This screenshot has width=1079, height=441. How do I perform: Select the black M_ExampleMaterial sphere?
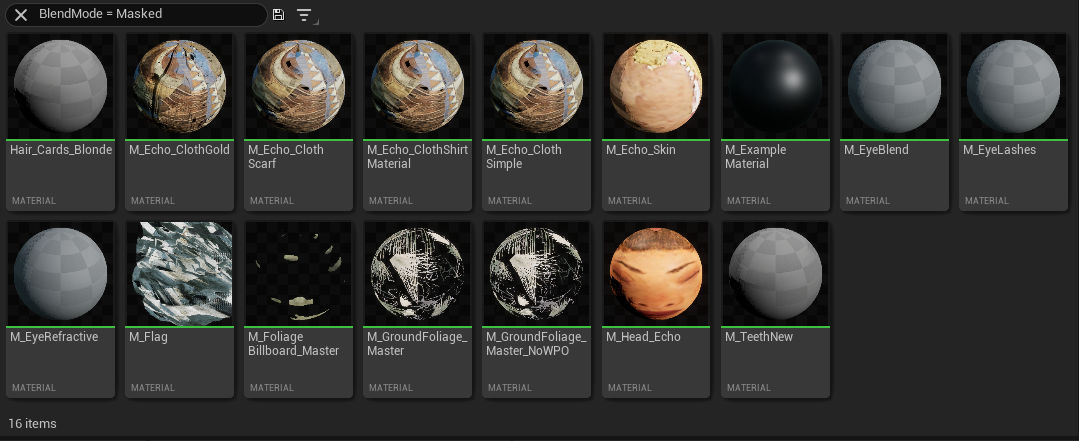click(775, 87)
